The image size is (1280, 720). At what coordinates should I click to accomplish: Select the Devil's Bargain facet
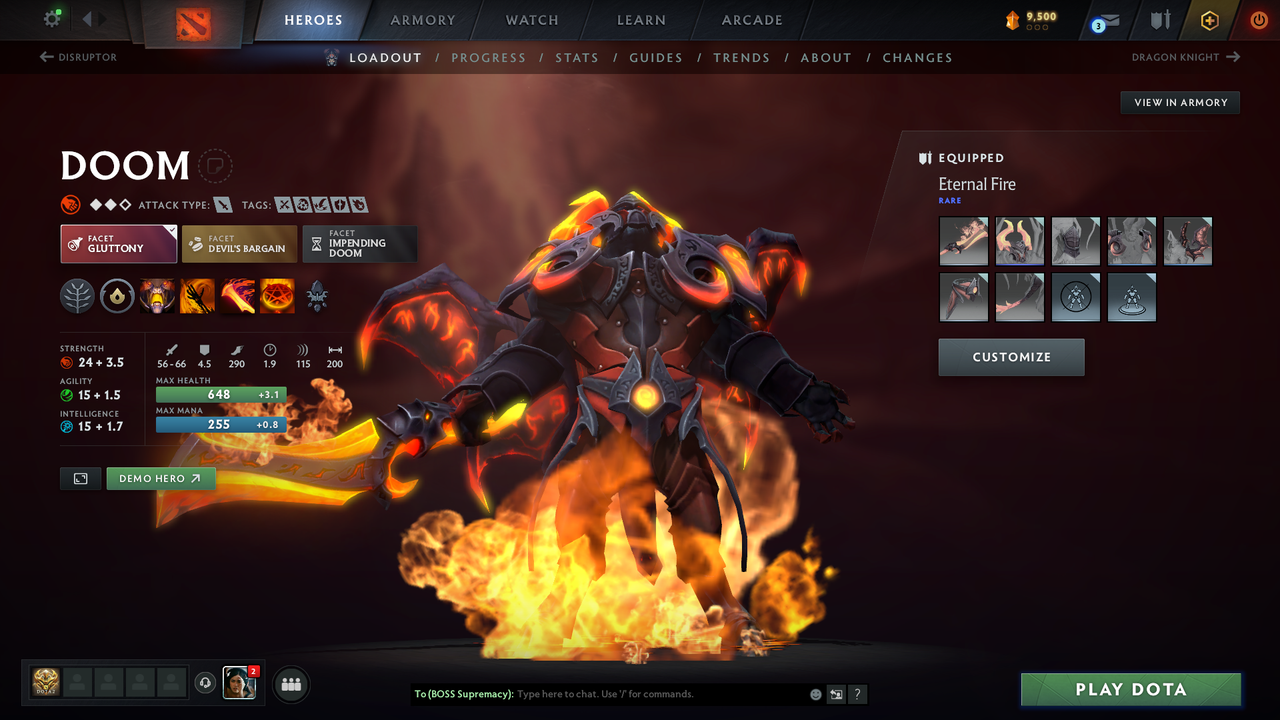coord(239,243)
